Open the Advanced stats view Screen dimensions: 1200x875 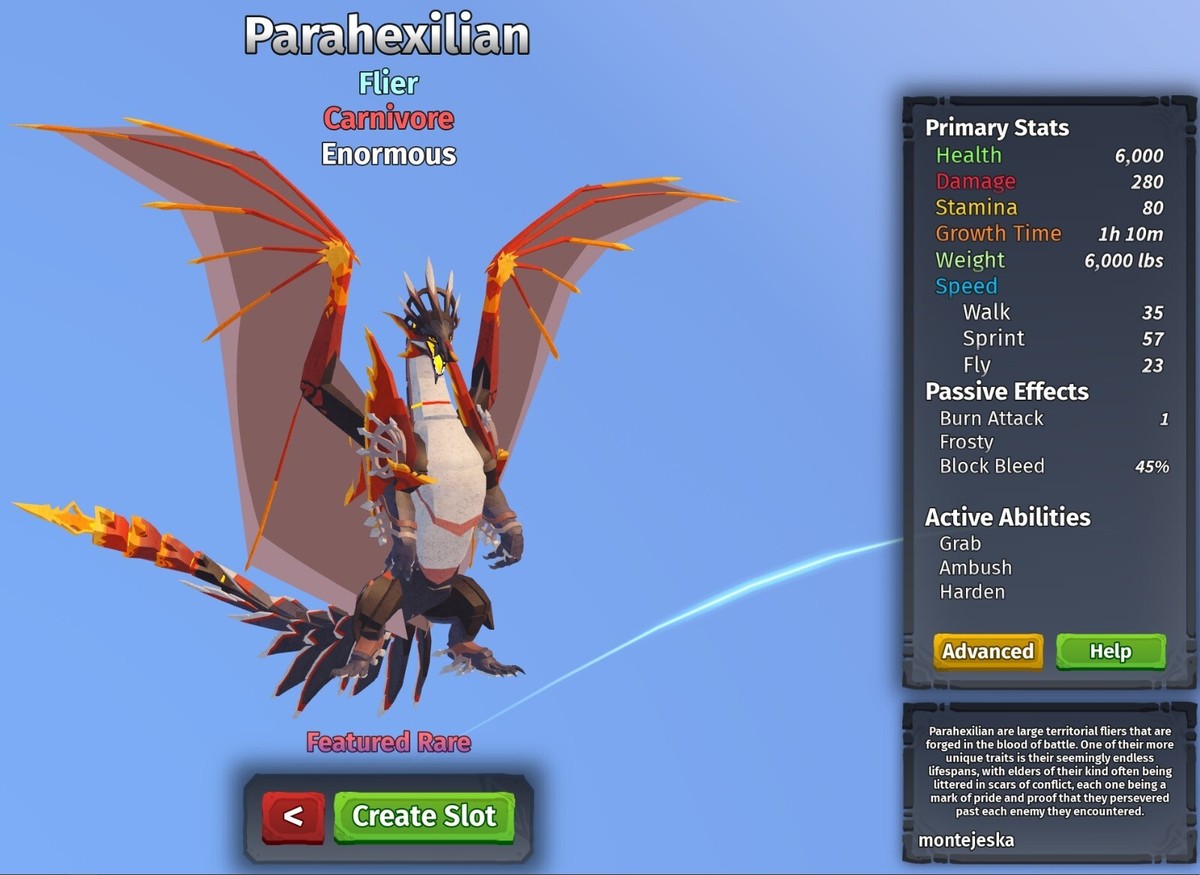pos(988,651)
